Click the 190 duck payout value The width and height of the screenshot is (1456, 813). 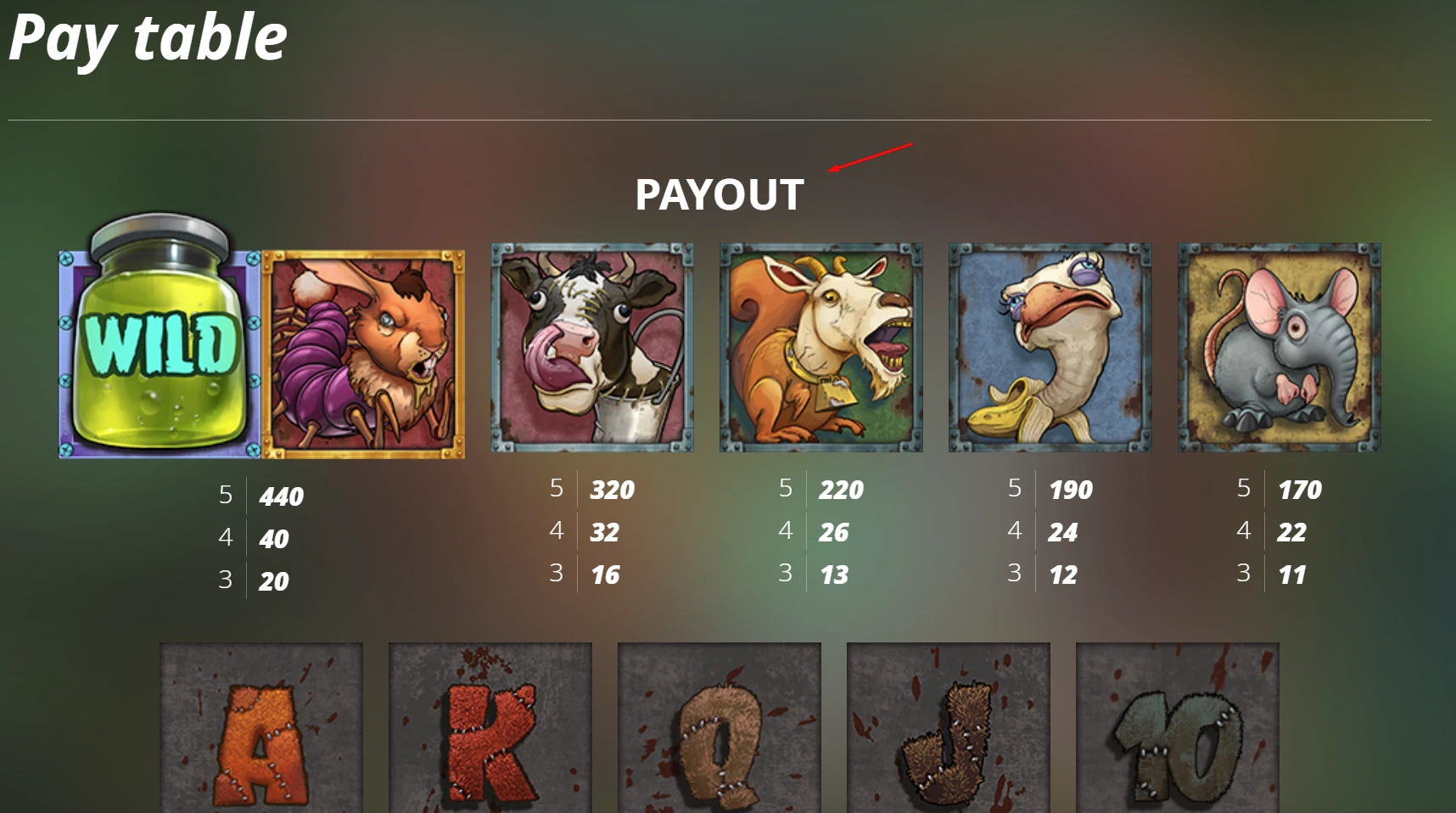[1070, 491]
